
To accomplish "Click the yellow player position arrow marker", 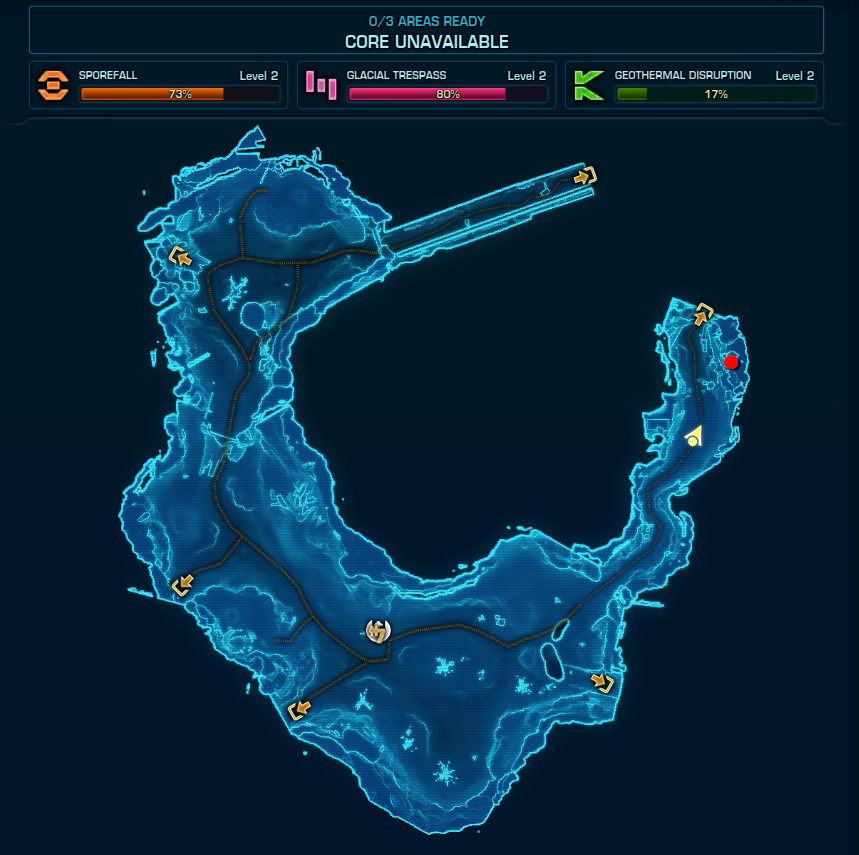I will (x=693, y=436).
